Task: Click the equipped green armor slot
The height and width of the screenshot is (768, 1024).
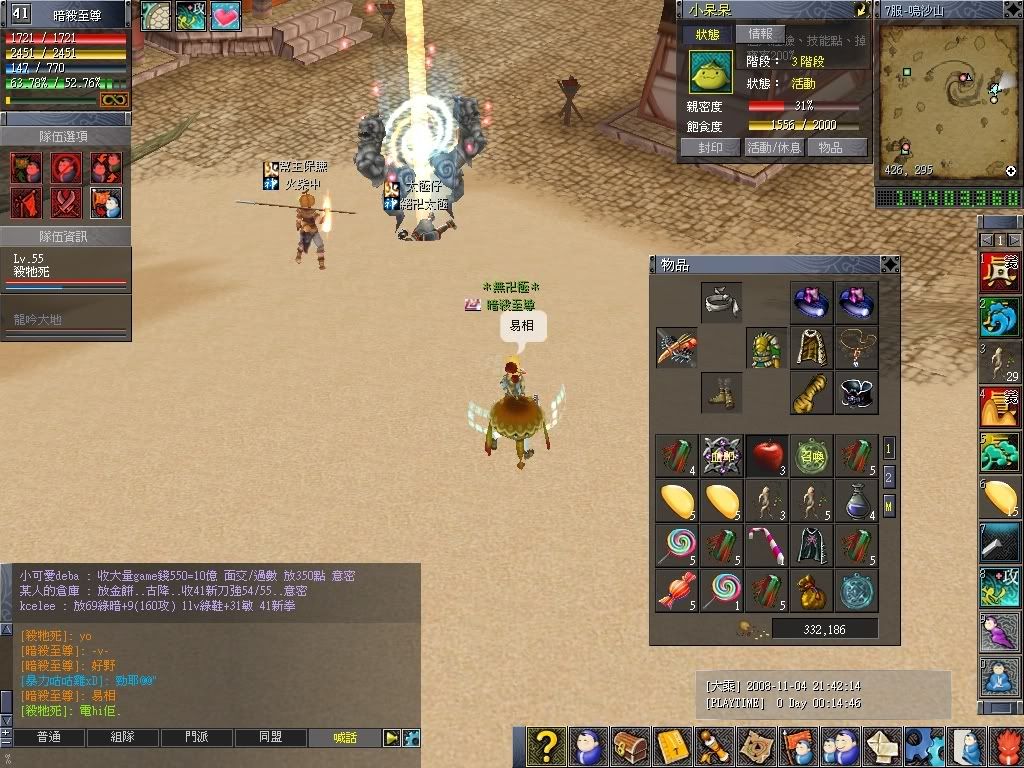Action: pyautogui.click(x=767, y=347)
